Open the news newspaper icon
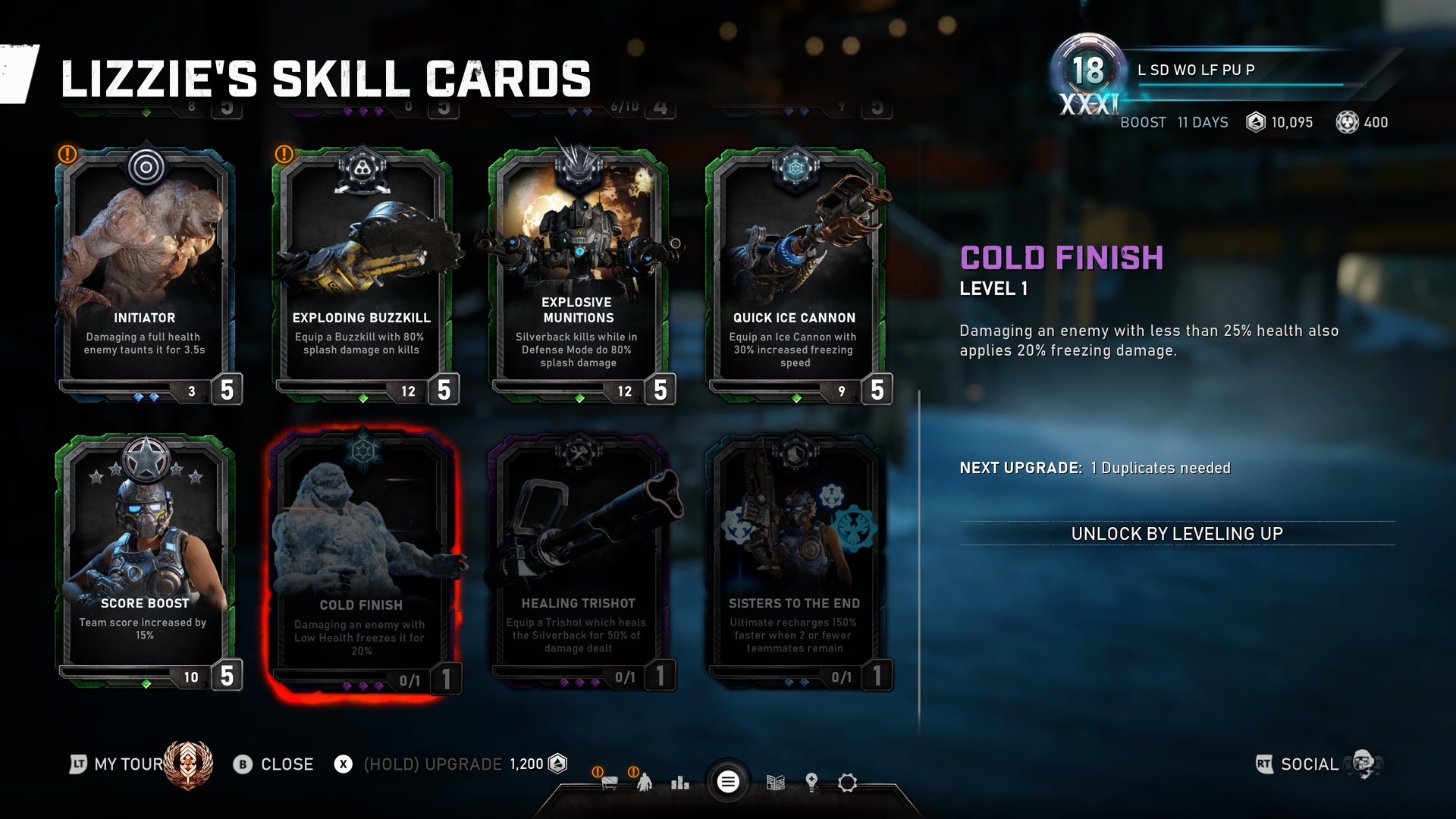1456x819 pixels. coord(775,782)
